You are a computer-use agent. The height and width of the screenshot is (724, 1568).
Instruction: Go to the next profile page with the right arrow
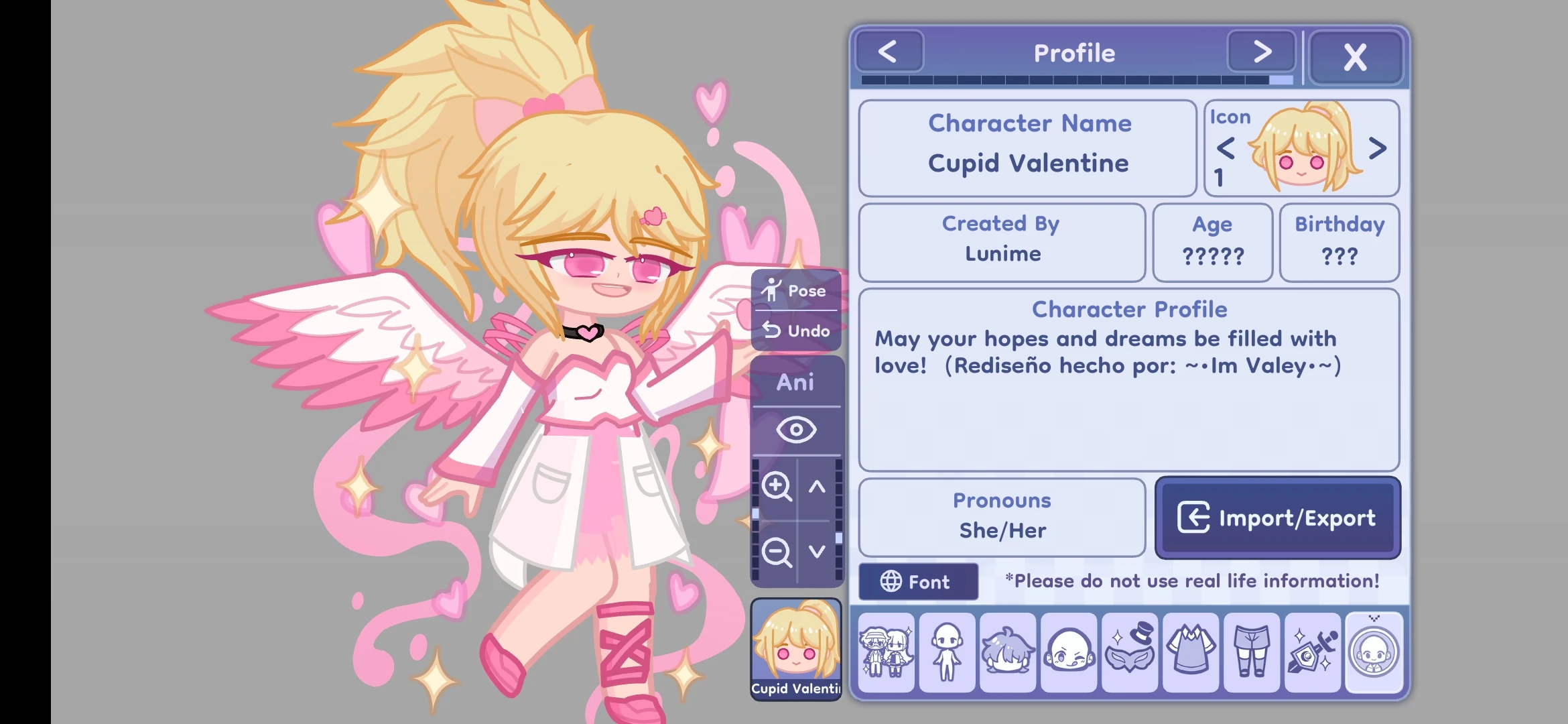[x=1261, y=51]
